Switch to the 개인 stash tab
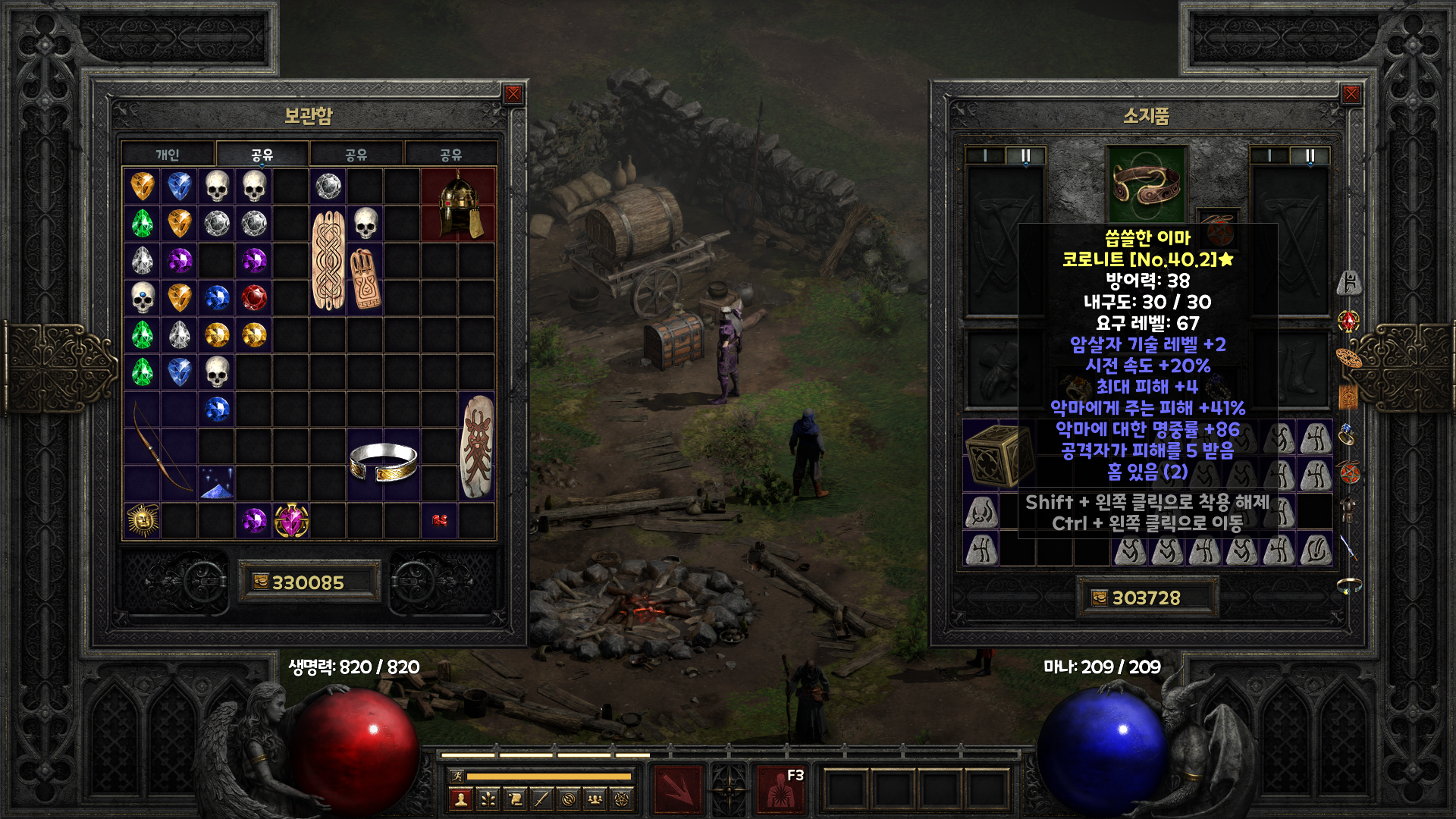 [168, 155]
